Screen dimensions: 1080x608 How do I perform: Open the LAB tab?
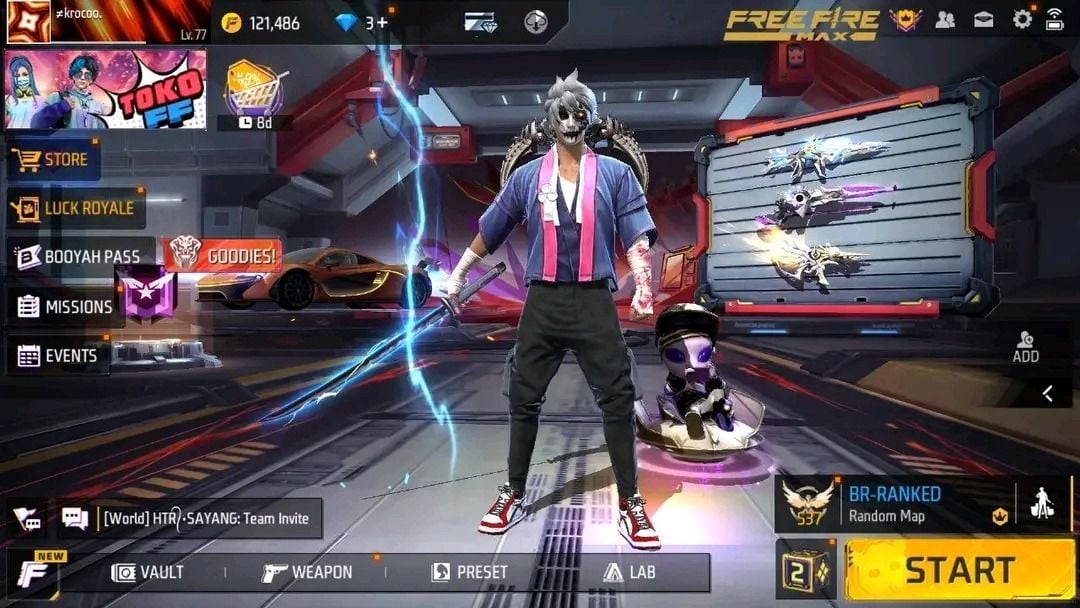pyautogui.click(x=629, y=572)
